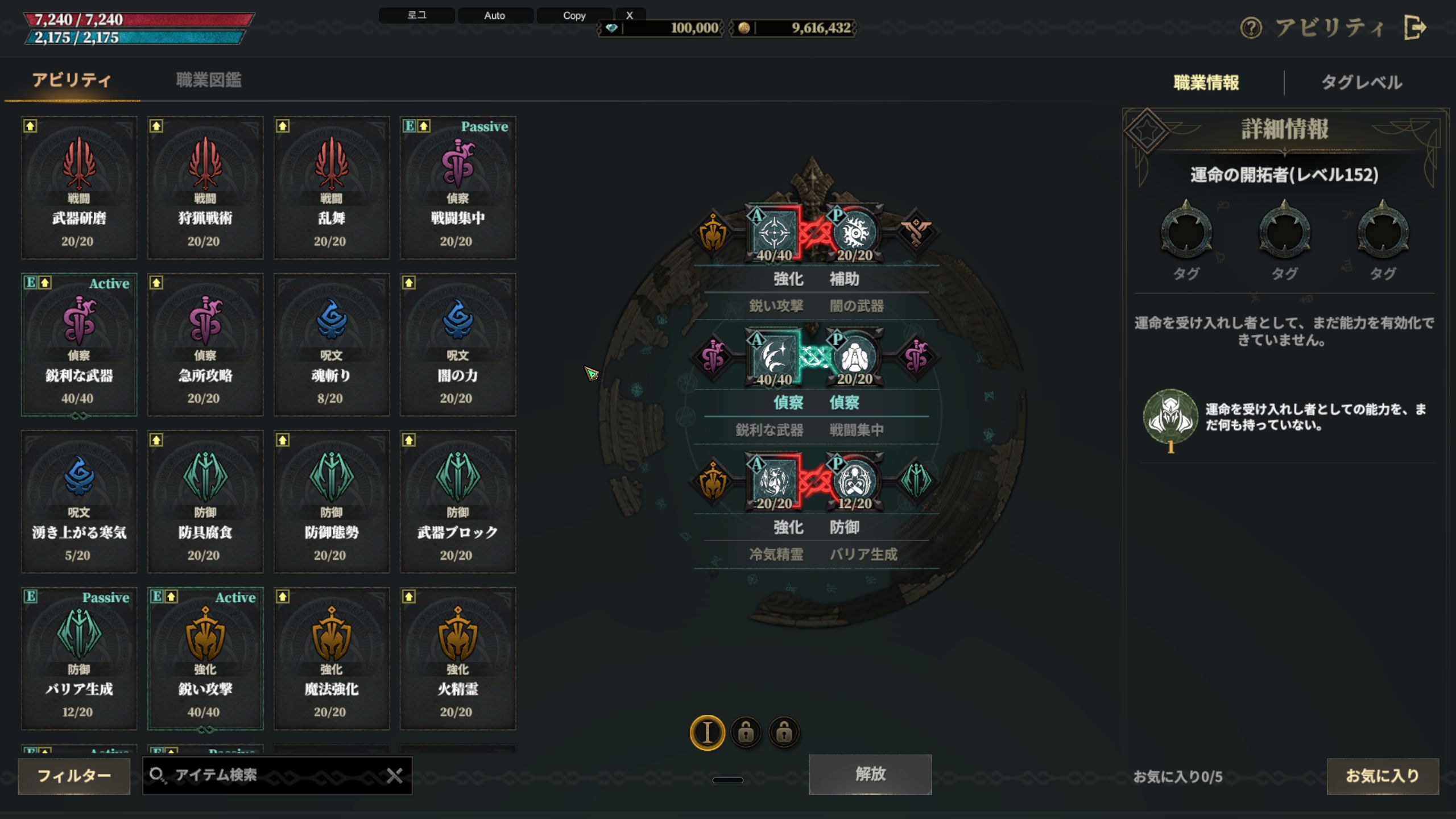Switch to the 職業図鑑 tab
This screenshot has height=819, width=1456.
coord(209,80)
